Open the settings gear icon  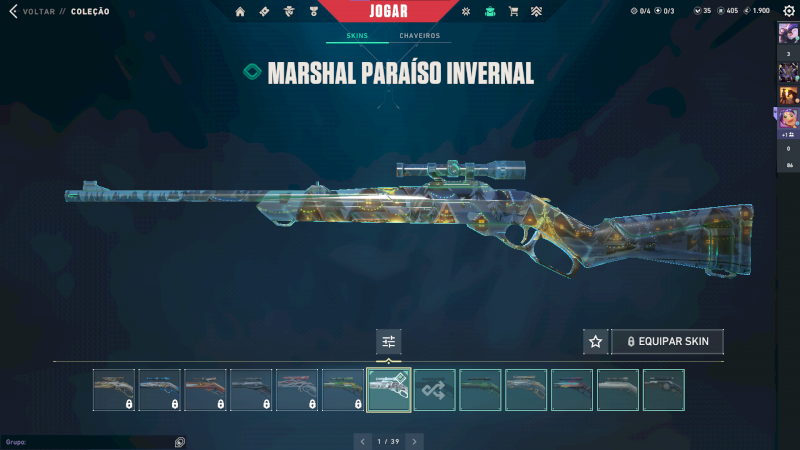pos(789,11)
